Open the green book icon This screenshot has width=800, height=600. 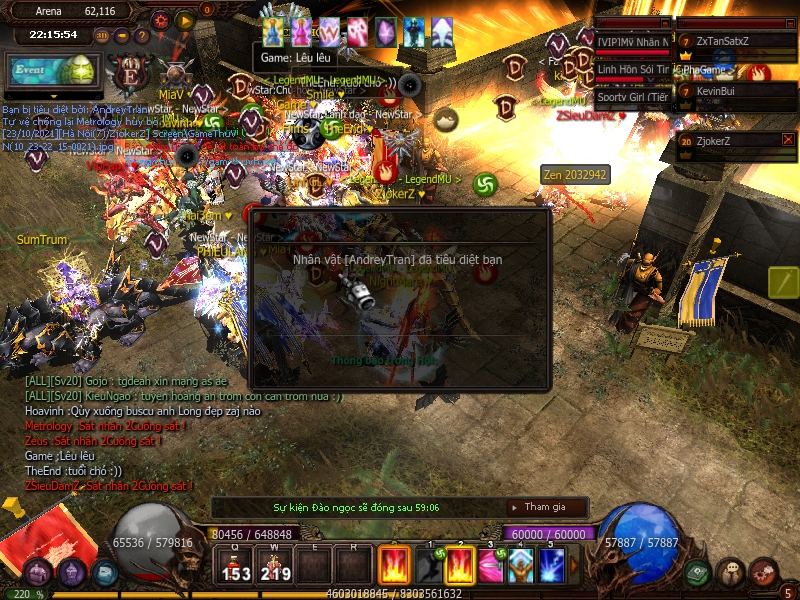697,573
